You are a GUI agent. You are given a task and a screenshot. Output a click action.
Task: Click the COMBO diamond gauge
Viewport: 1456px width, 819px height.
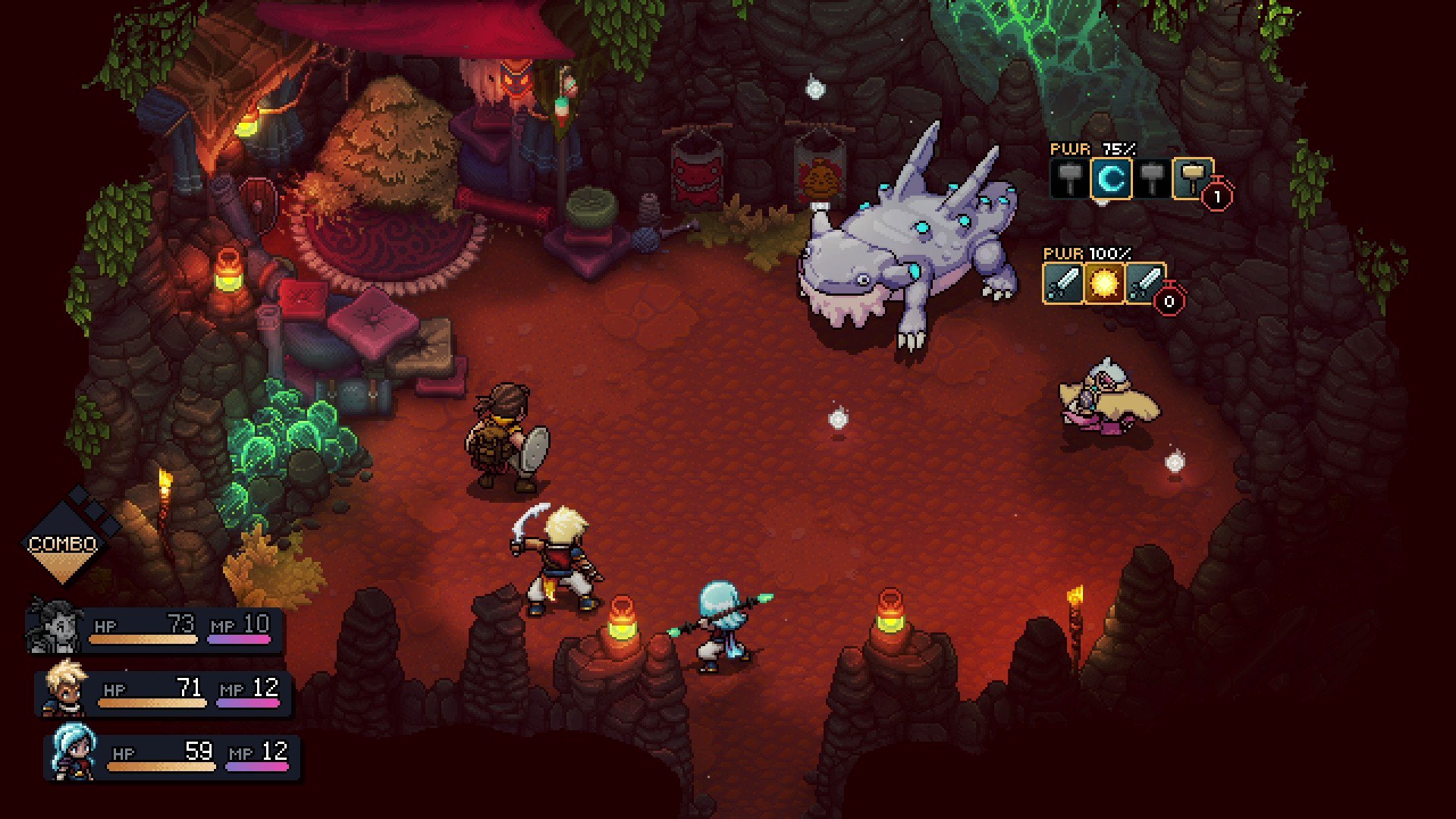[62, 544]
